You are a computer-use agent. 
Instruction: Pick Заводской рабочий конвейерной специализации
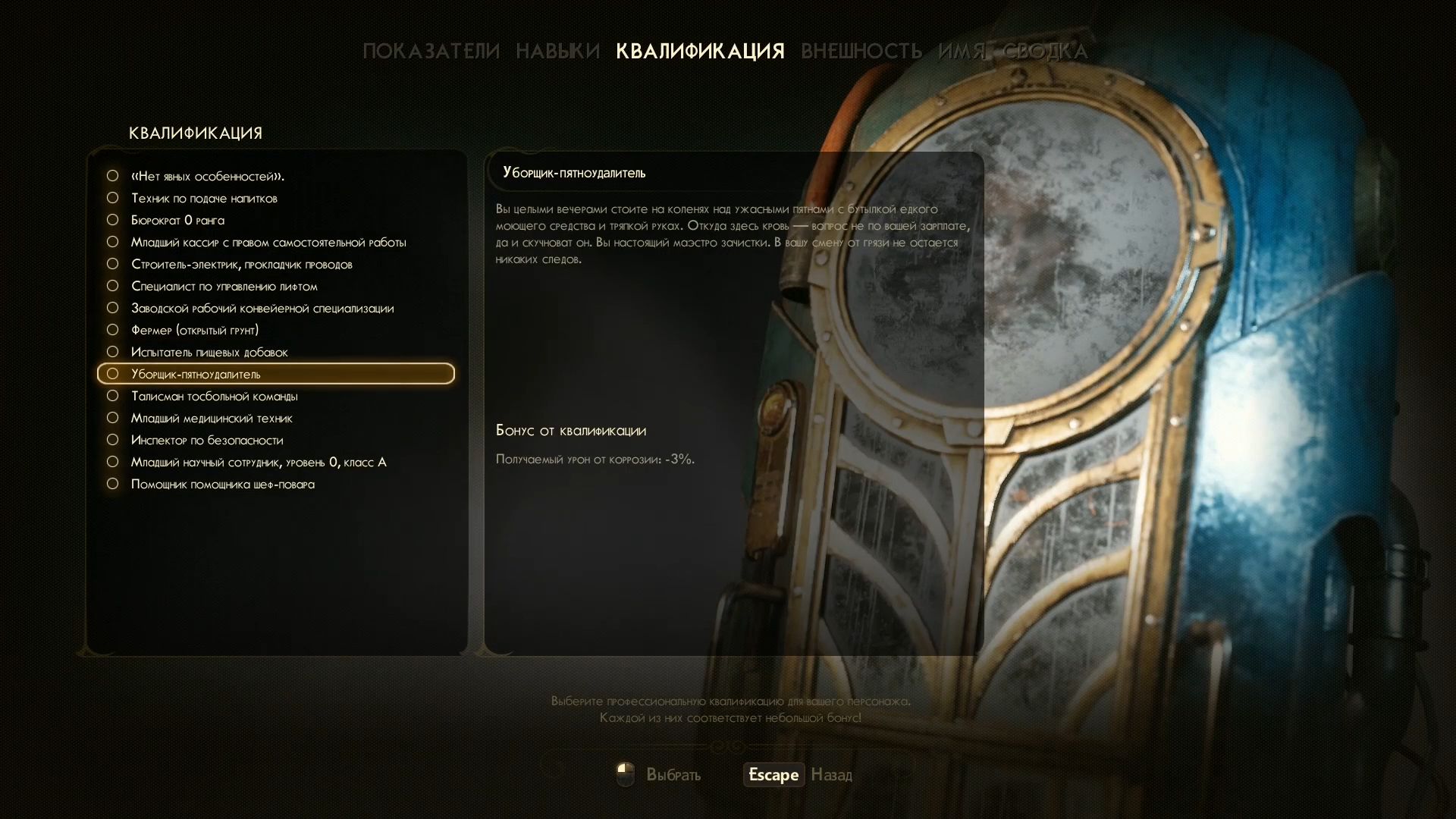[x=262, y=309]
